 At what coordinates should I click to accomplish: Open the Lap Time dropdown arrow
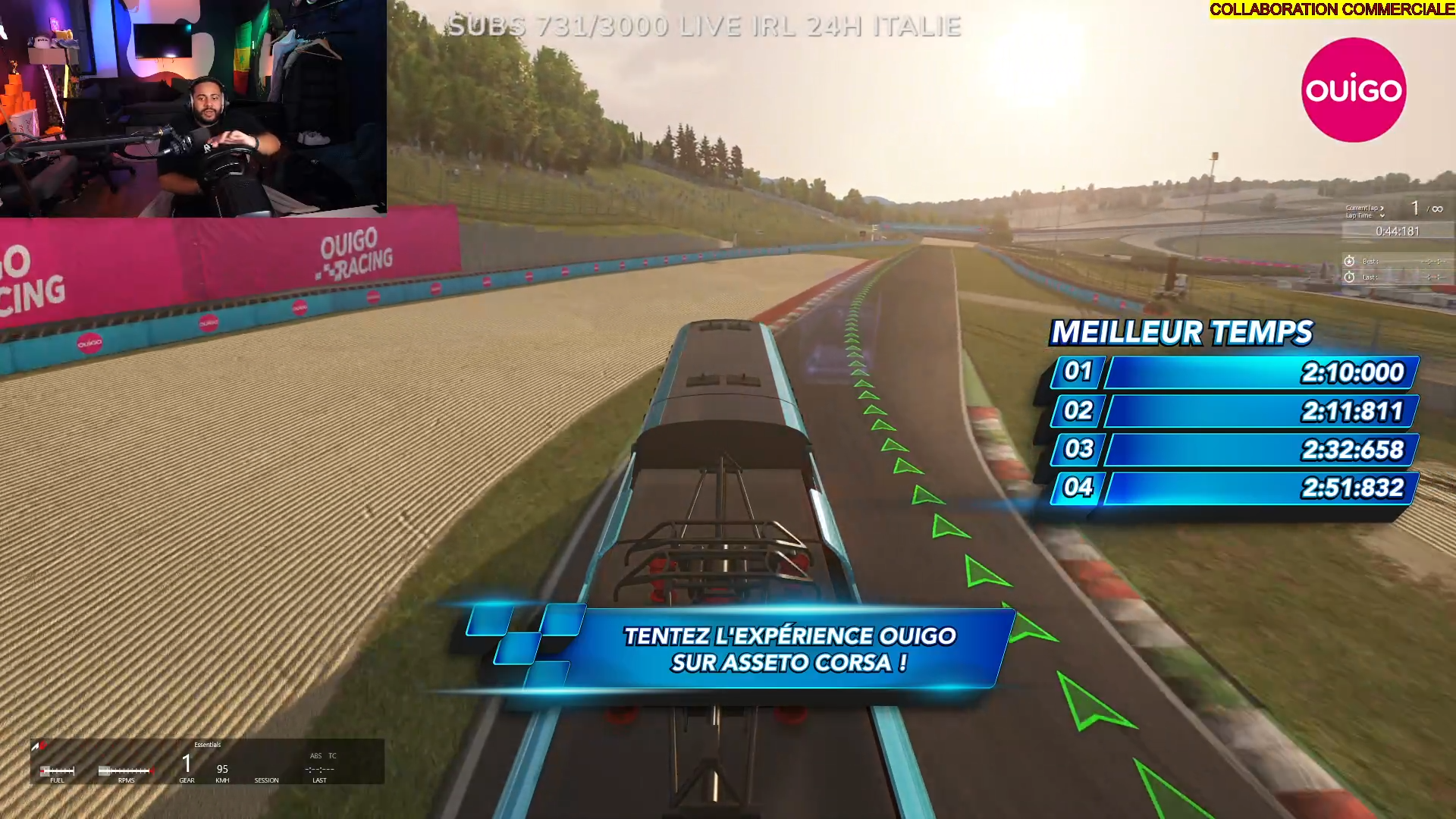pos(1382,216)
